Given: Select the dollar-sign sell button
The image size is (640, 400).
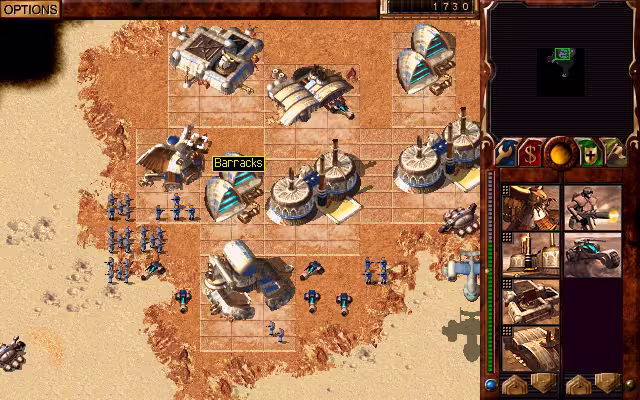Looking at the screenshot, I should (x=531, y=153).
